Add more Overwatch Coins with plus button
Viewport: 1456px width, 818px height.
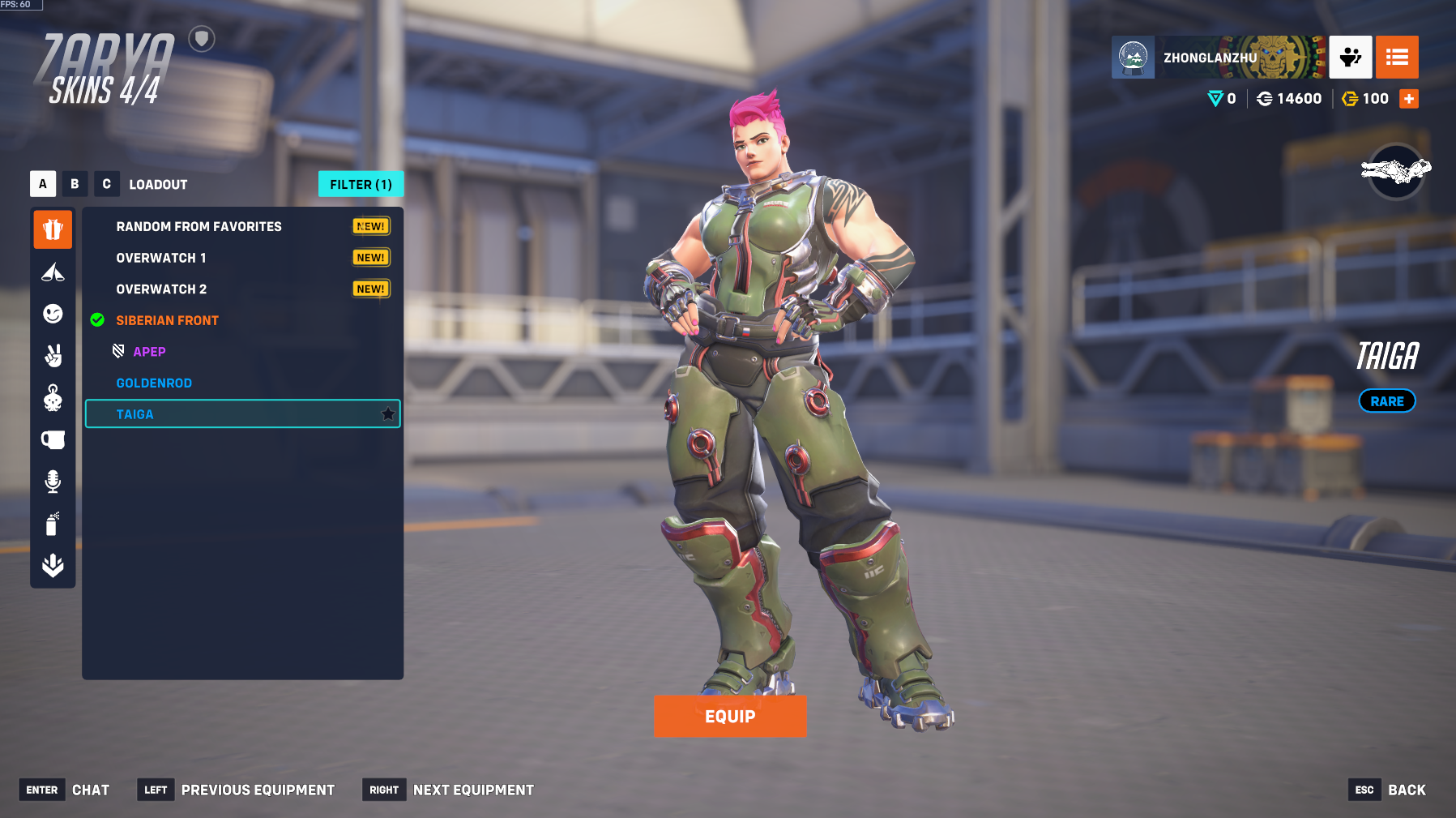point(1409,99)
